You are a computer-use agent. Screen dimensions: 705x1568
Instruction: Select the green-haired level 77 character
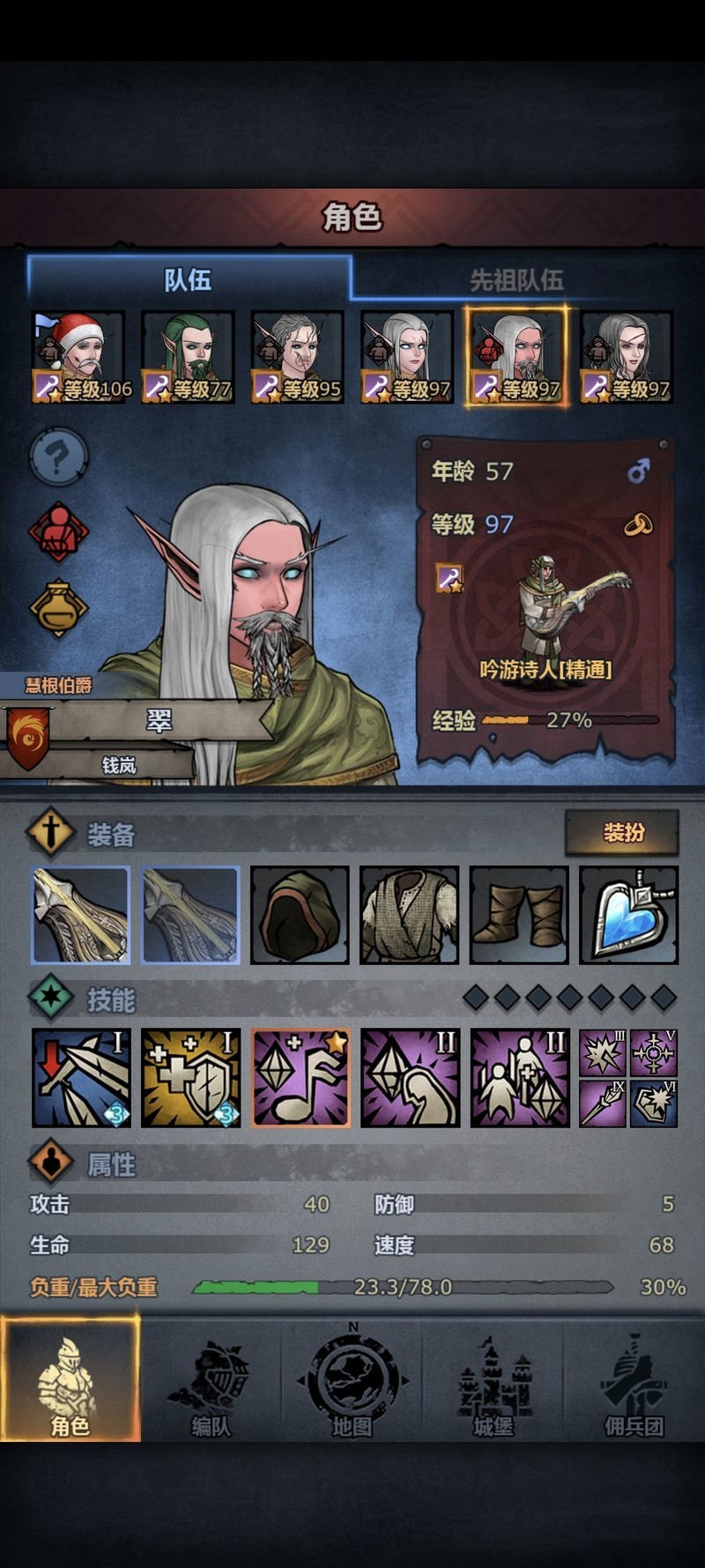click(x=189, y=357)
